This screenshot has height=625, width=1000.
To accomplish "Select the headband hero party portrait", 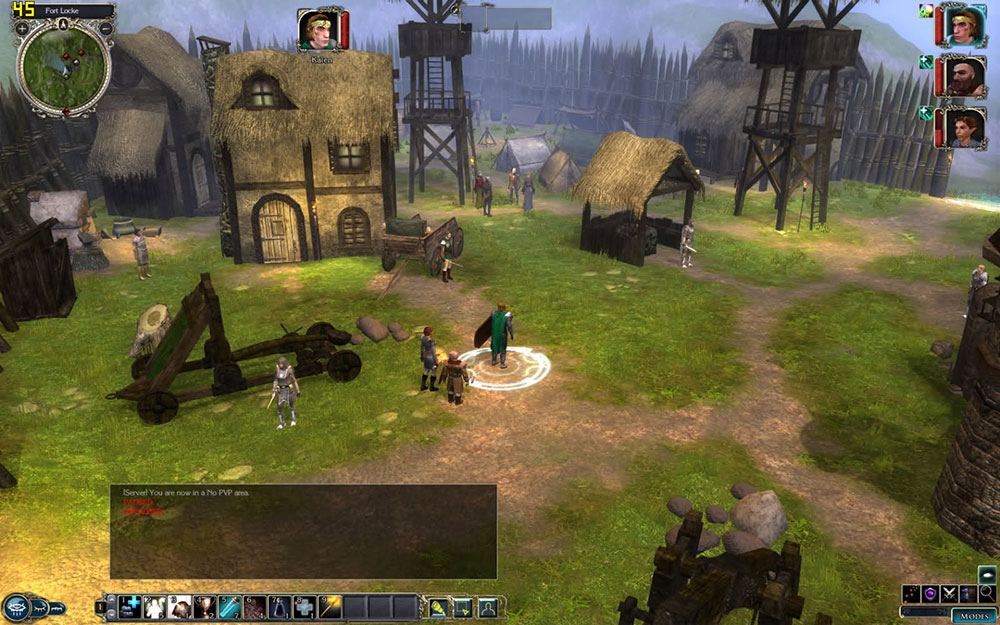I will (964, 25).
